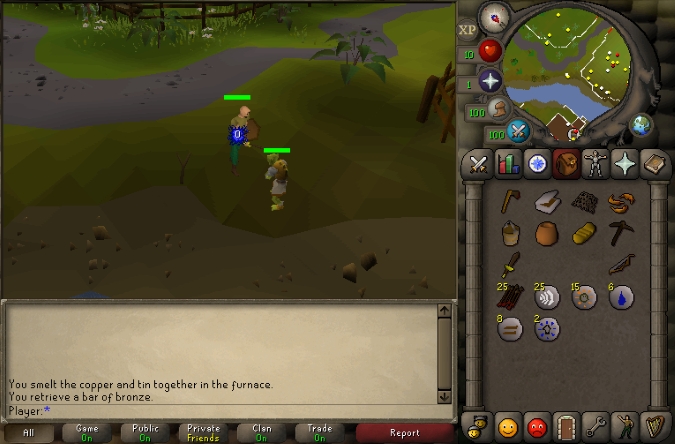Open the Combat Options tab
Viewport: 675px width, 444px height.
coord(479,164)
